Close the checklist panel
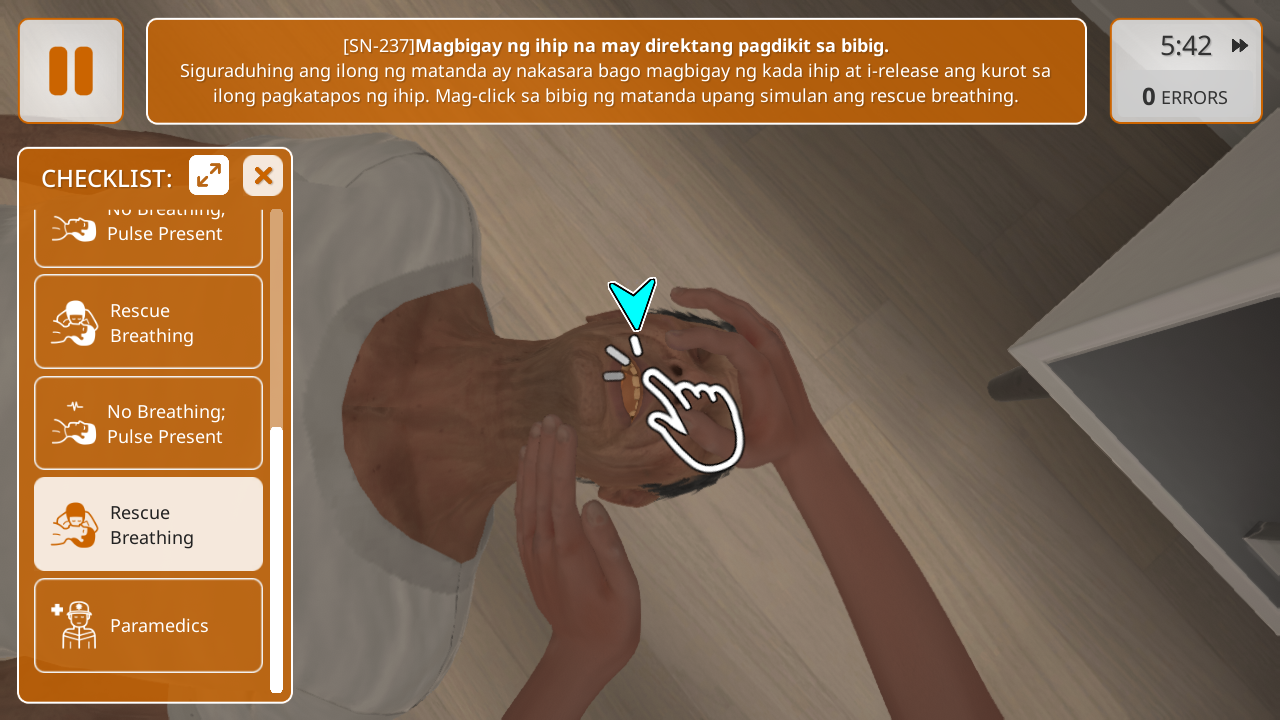The image size is (1280, 720). pyautogui.click(x=263, y=176)
